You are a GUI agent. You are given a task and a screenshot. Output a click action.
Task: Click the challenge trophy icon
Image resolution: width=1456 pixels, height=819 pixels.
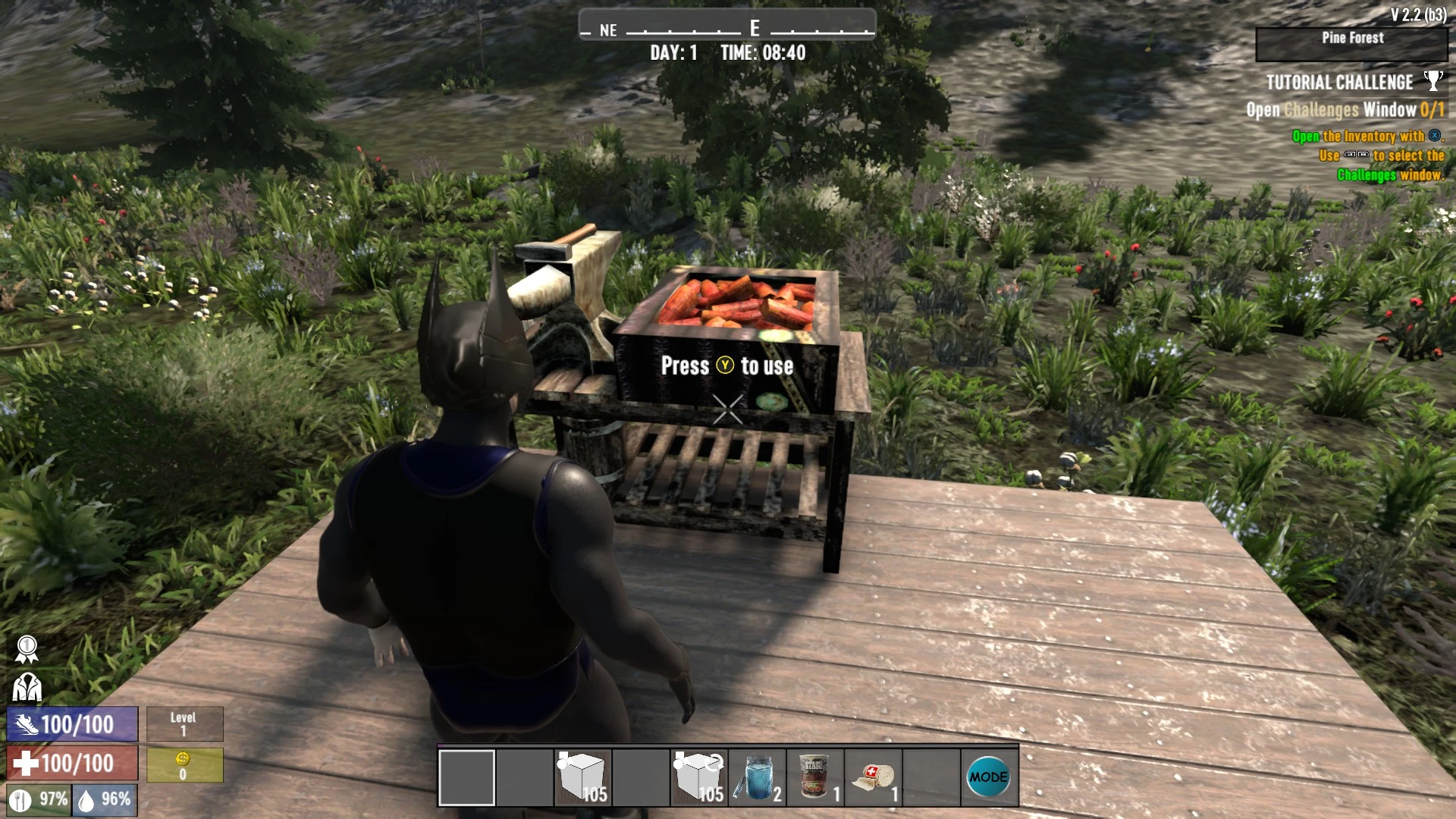(x=1432, y=80)
